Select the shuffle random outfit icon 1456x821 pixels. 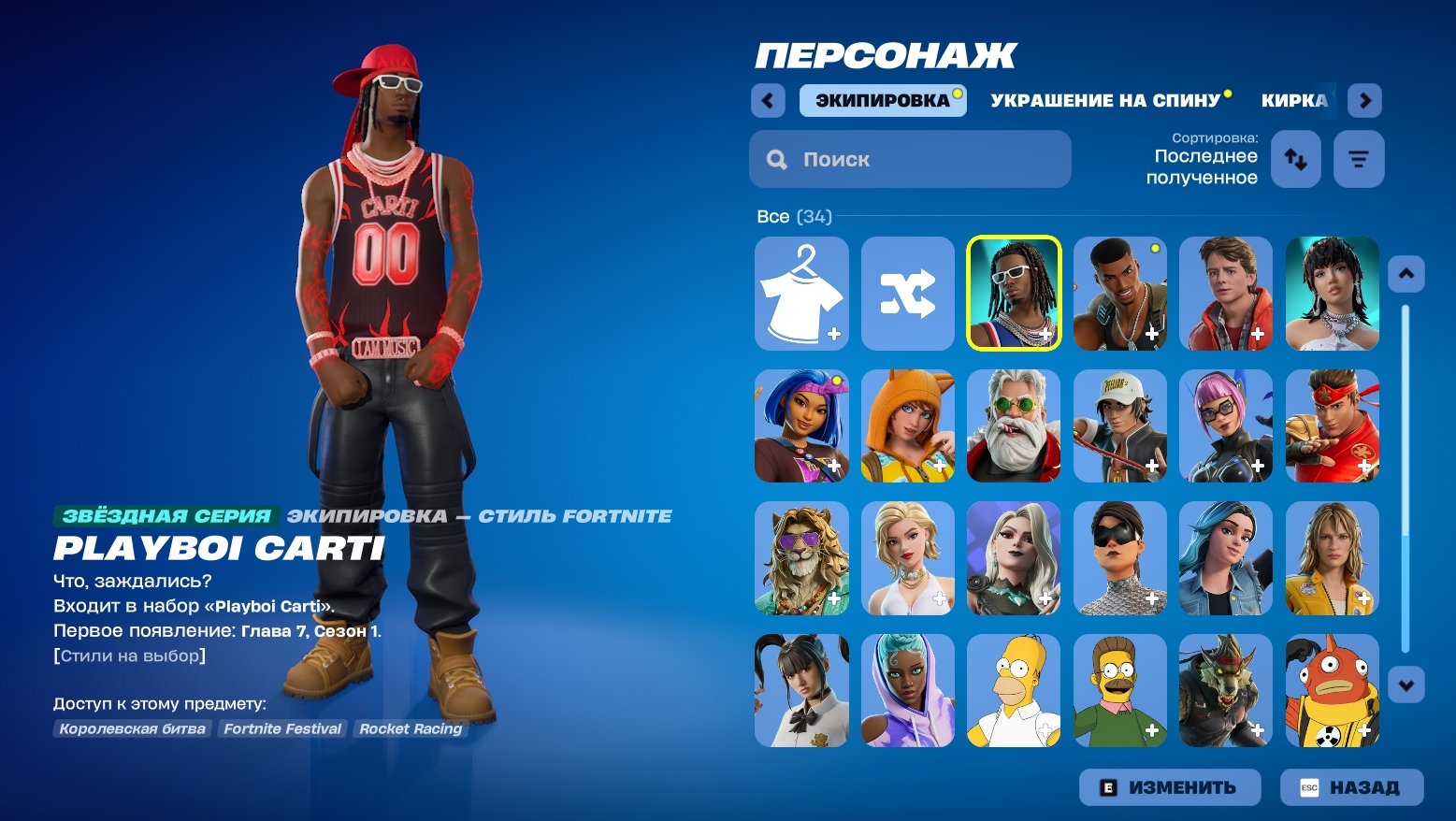pyautogui.click(x=908, y=293)
